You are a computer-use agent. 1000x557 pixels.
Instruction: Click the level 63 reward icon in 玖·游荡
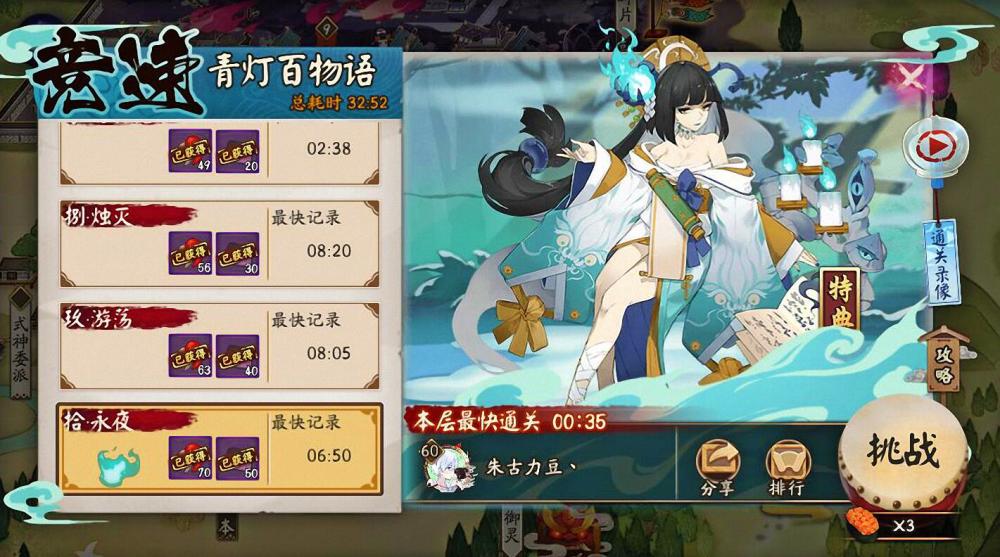190,356
